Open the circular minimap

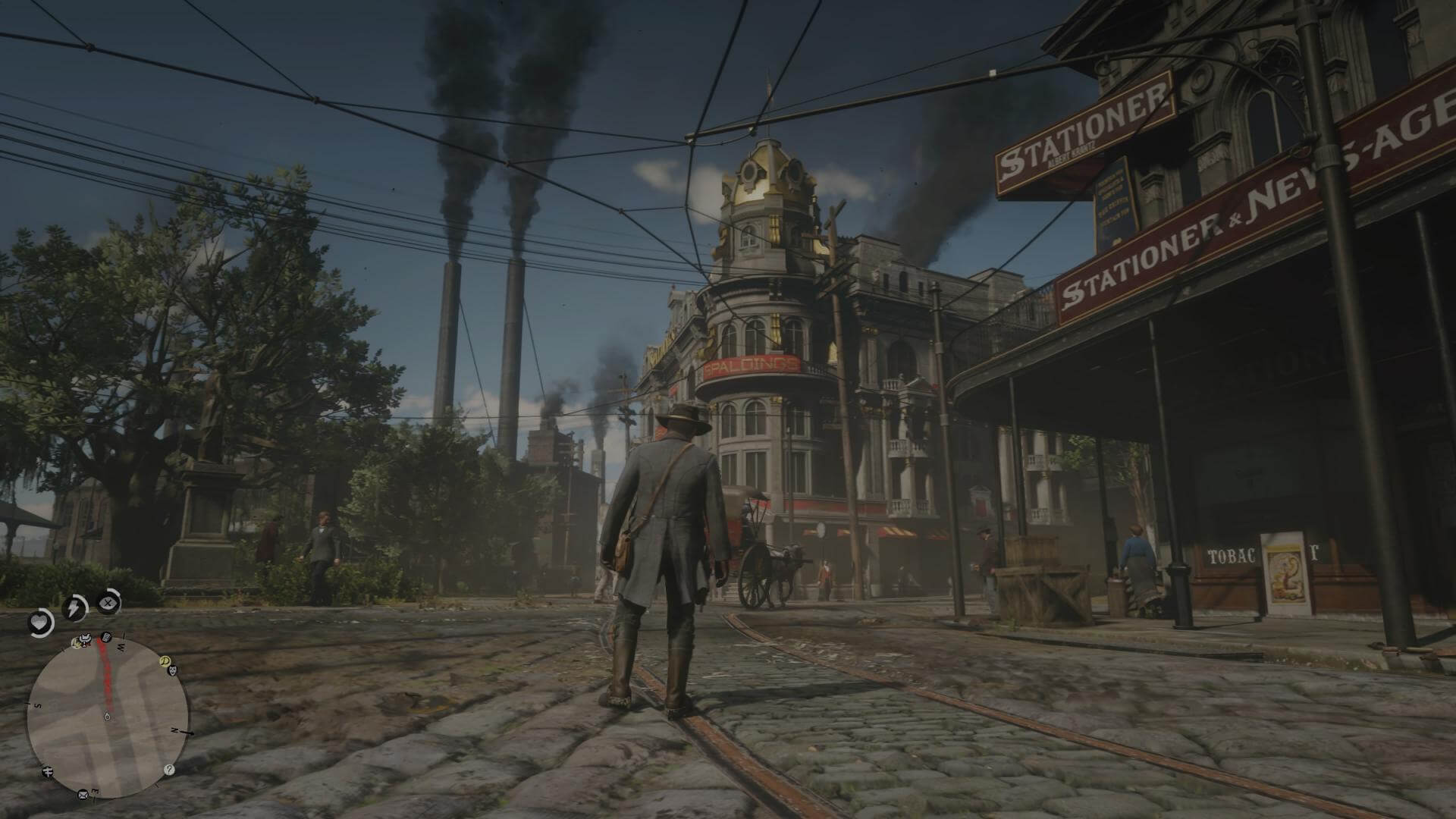pyautogui.click(x=107, y=715)
